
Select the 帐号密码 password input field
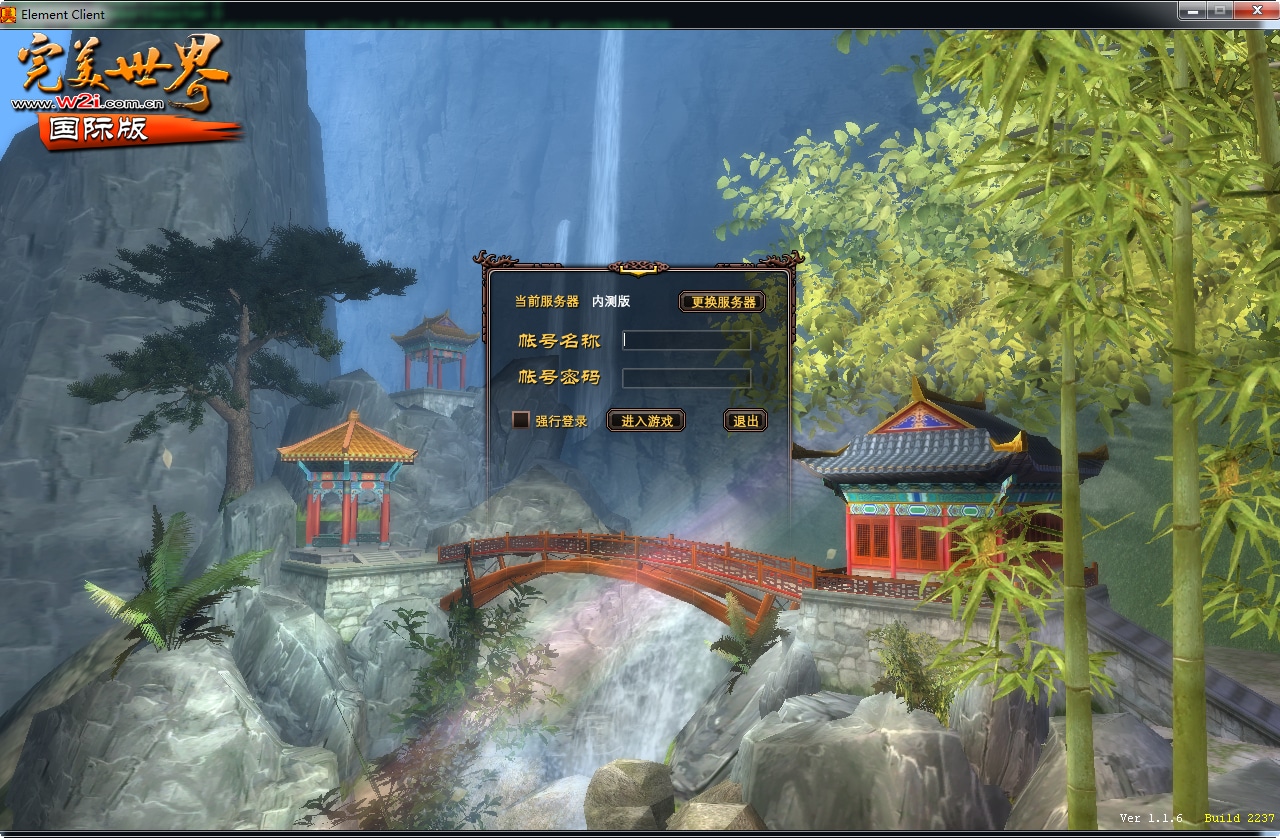point(686,378)
